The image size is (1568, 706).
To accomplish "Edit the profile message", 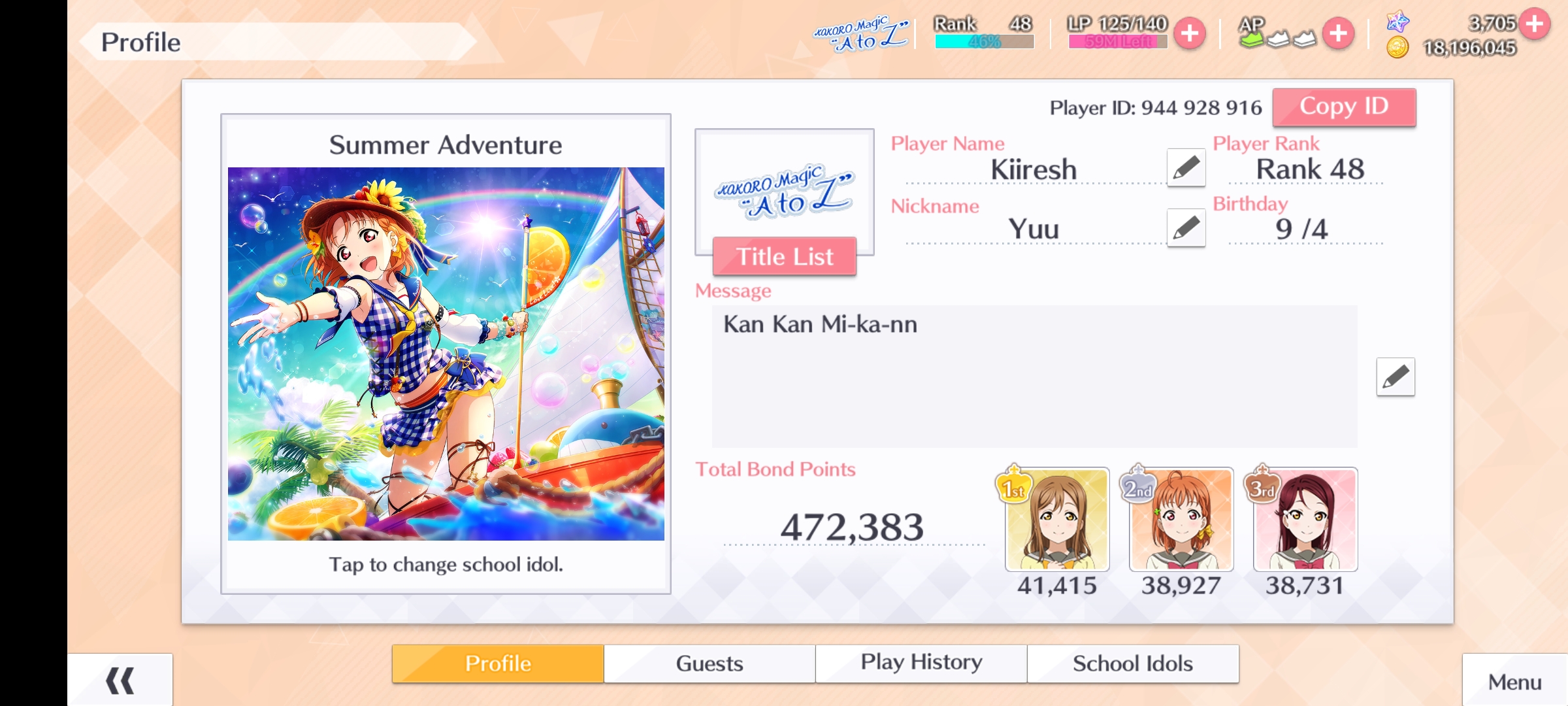I will (1395, 377).
